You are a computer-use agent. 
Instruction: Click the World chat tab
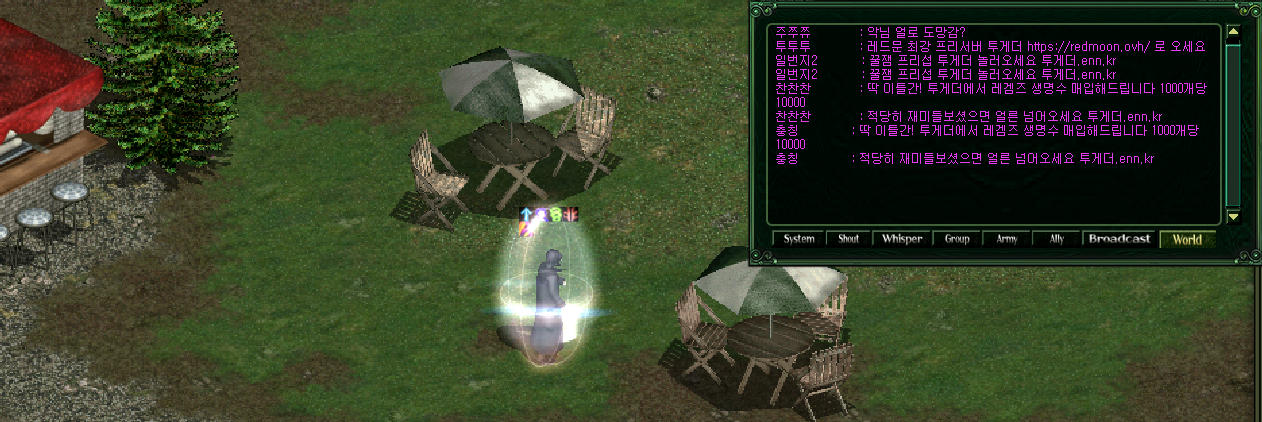tap(1187, 240)
